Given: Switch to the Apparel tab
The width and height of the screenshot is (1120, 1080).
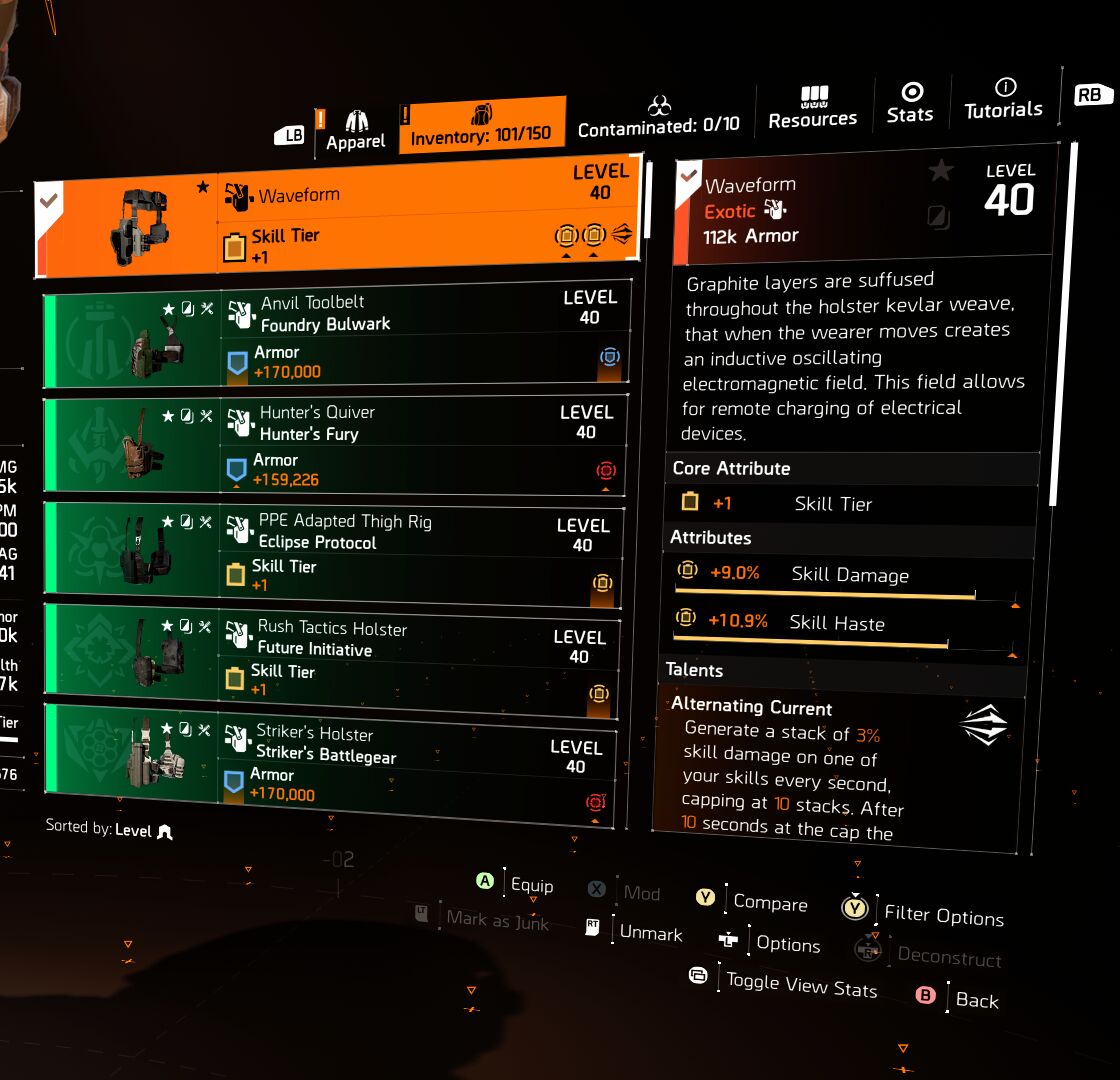Looking at the screenshot, I should click(355, 130).
